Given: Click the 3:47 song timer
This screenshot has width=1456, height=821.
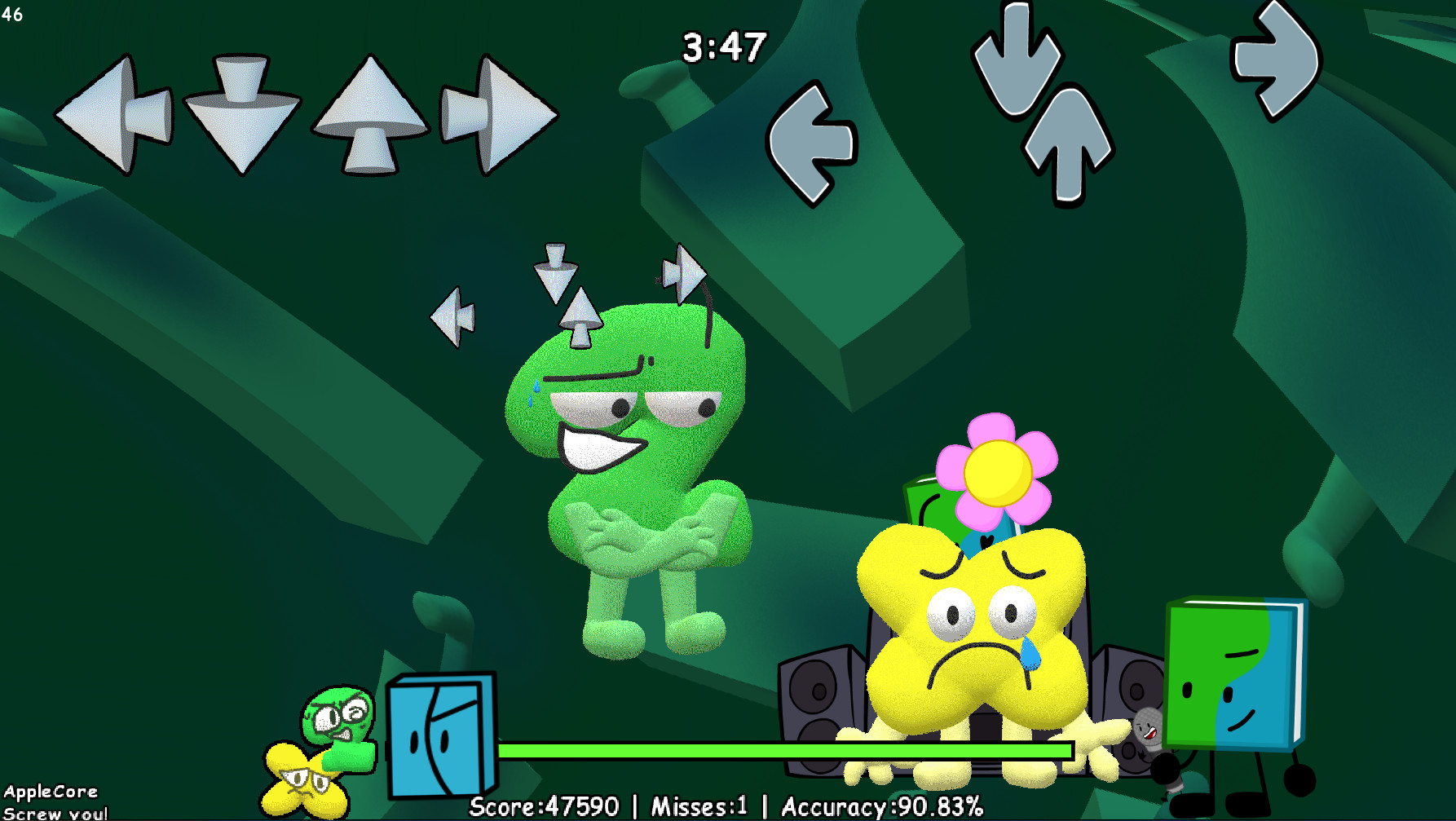Looking at the screenshot, I should click(x=724, y=47).
